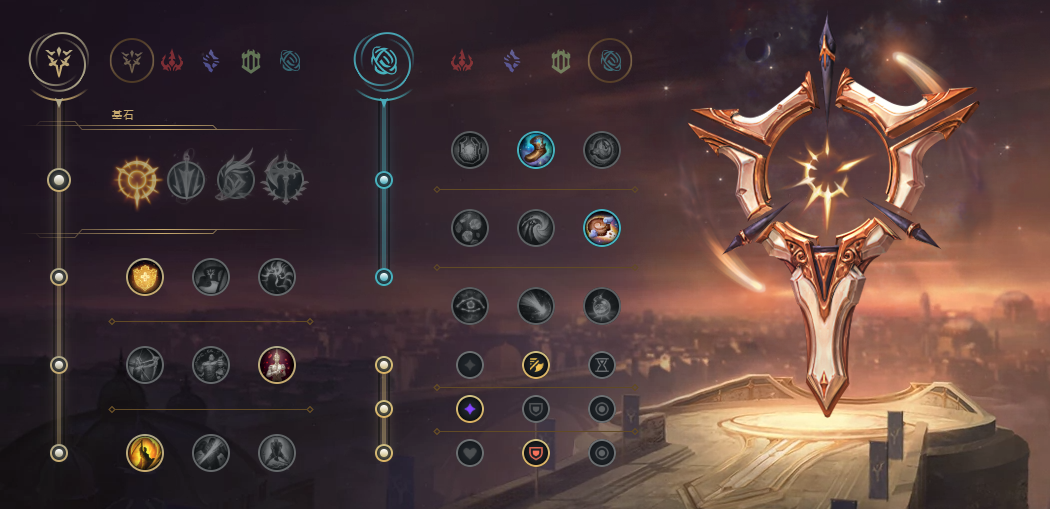
Task: Select the Press the Attack keystone rune
Action: click(137, 180)
